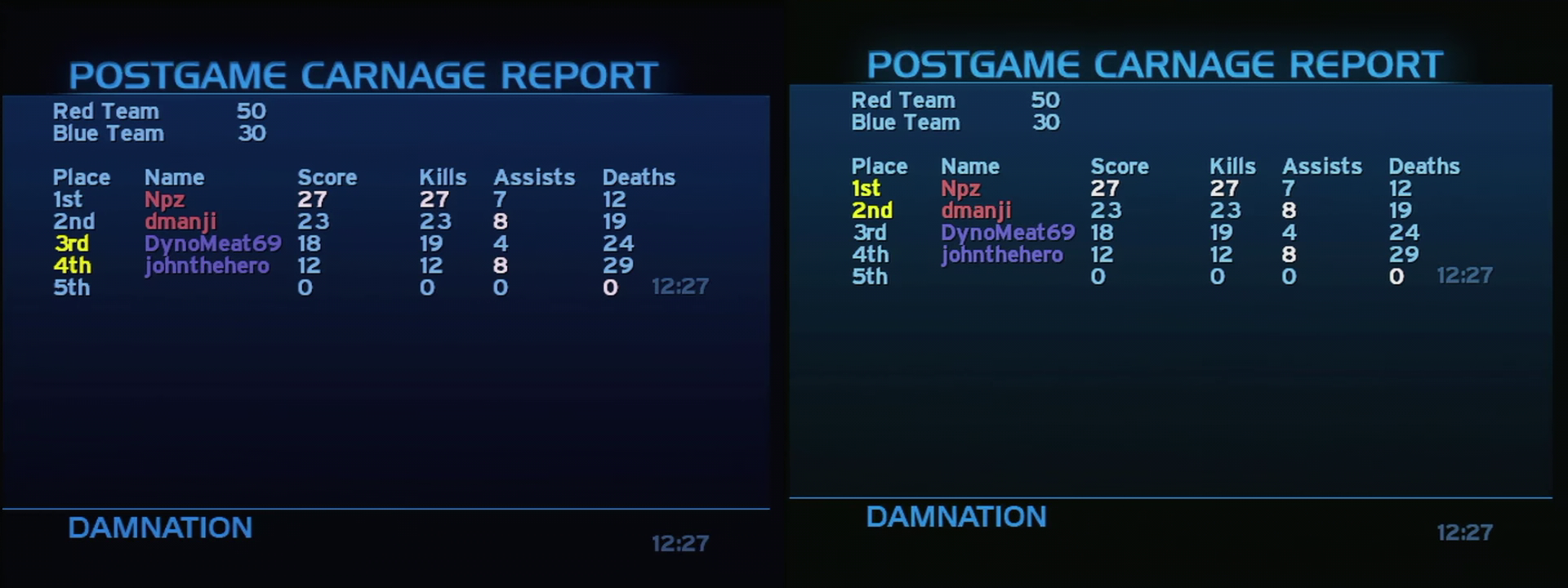Select player dmanji in left report
The width and height of the screenshot is (1568, 588).
pyautogui.click(x=180, y=221)
